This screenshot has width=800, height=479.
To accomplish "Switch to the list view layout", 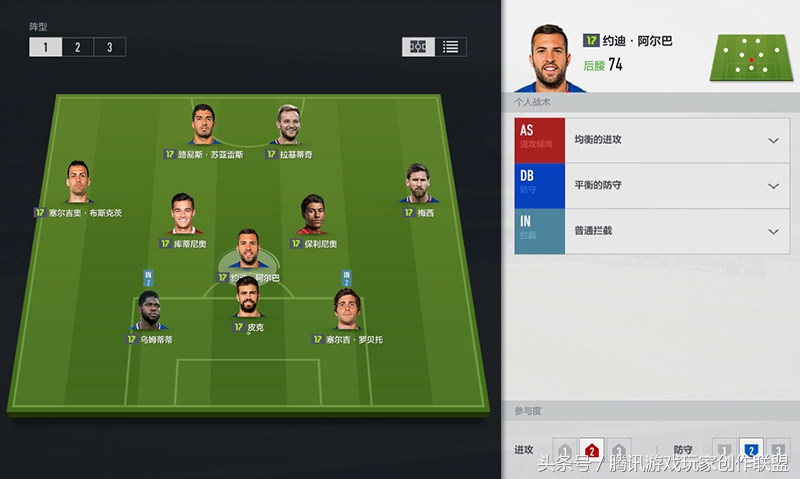I will [451, 47].
